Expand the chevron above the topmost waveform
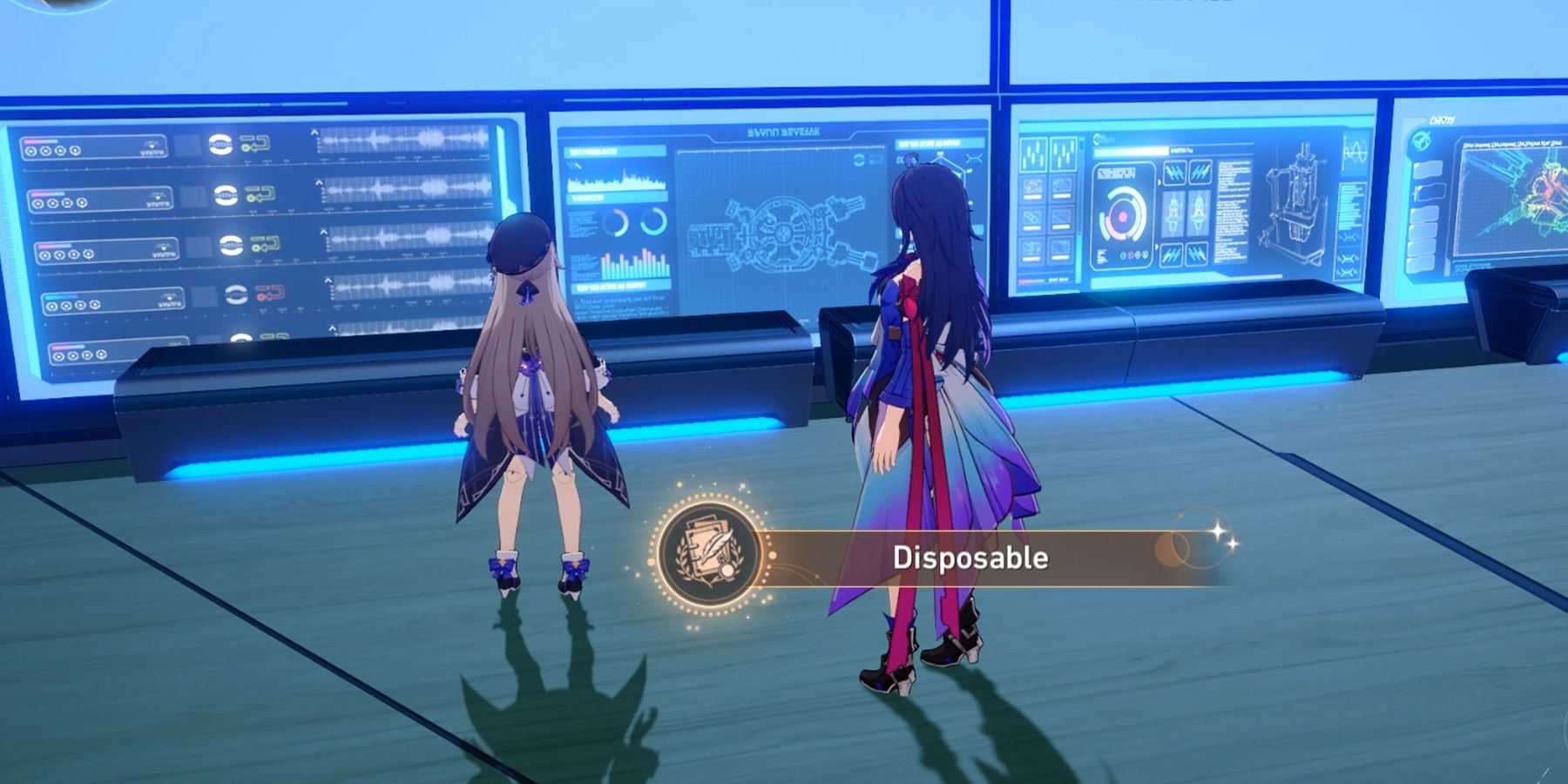 (315, 132)
